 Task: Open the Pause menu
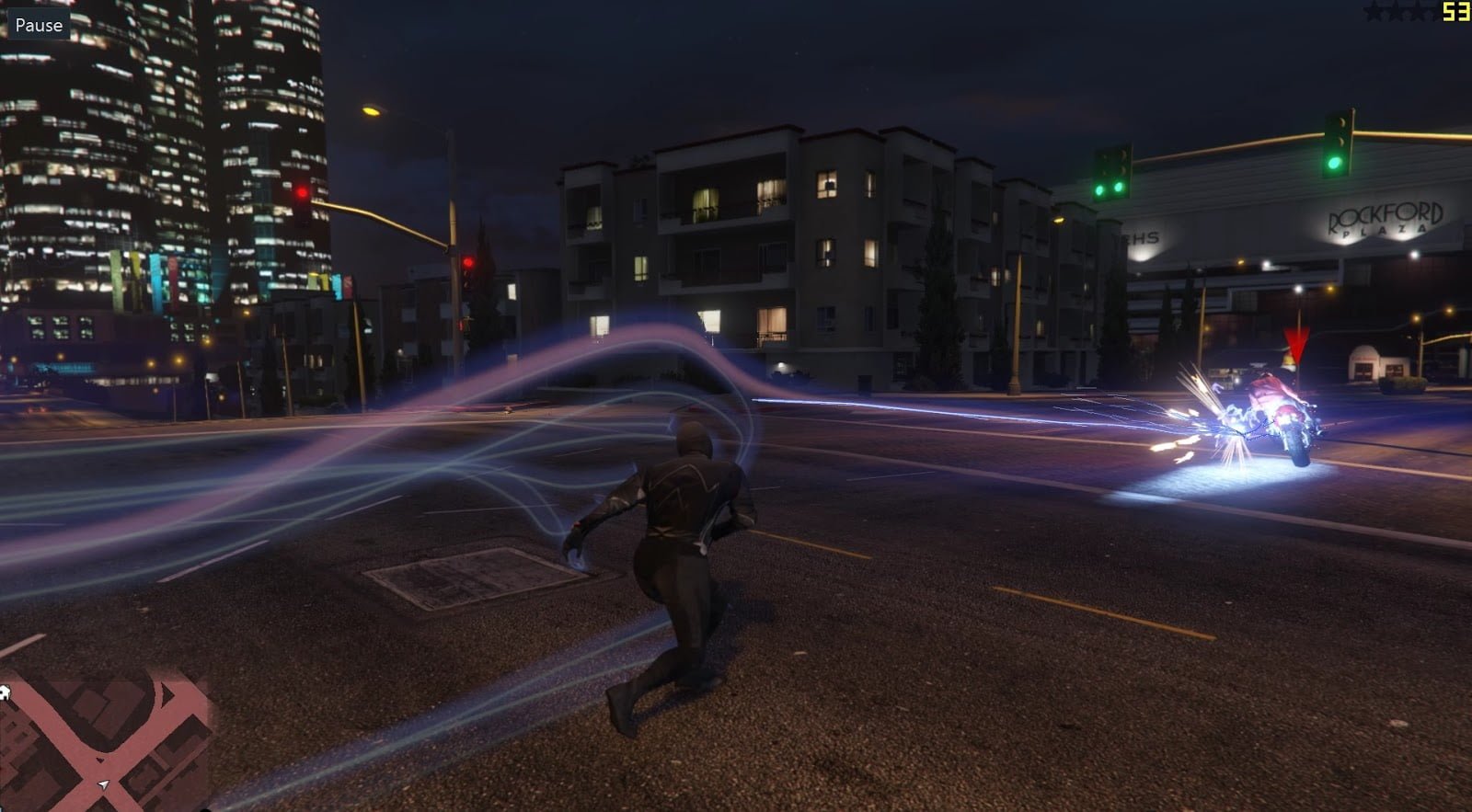(38, 25)
